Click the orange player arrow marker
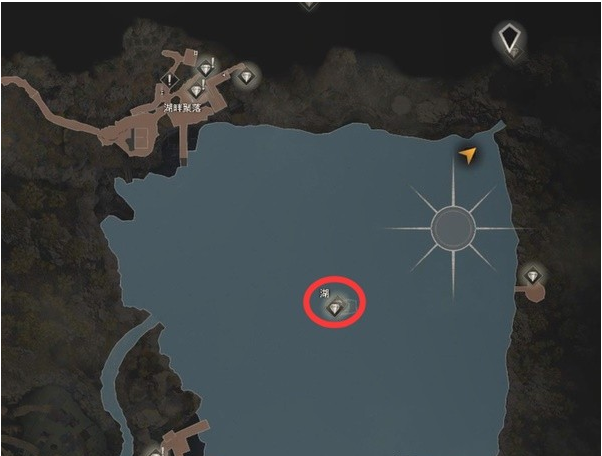The width and height of the screenshot is (602, 456). tap(466, 155)
